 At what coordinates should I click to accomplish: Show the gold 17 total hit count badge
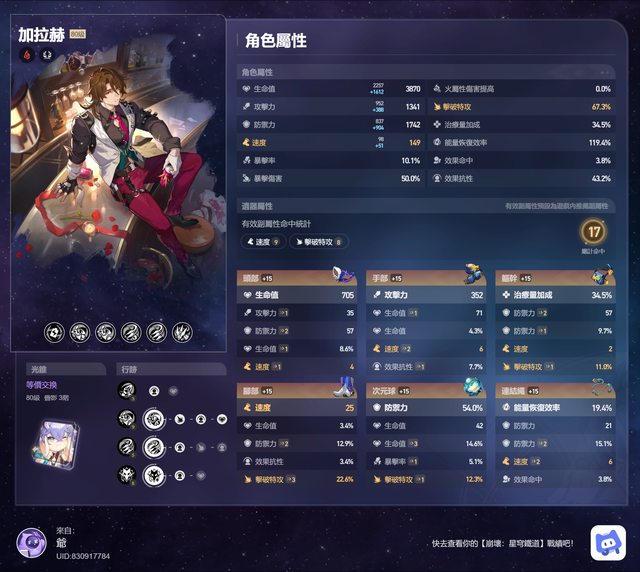(x=593, y=233)
